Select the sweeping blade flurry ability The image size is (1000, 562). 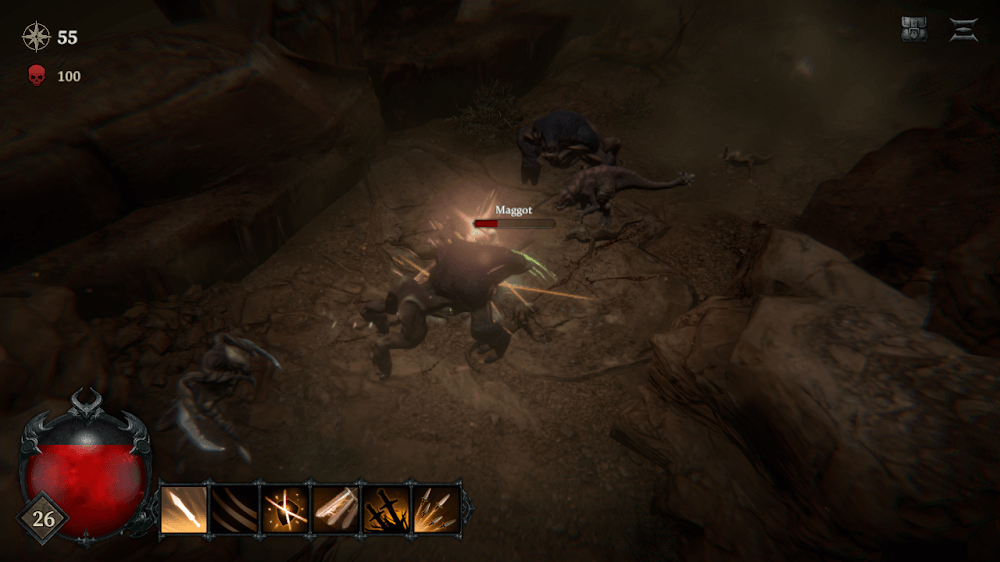(336, 509)
